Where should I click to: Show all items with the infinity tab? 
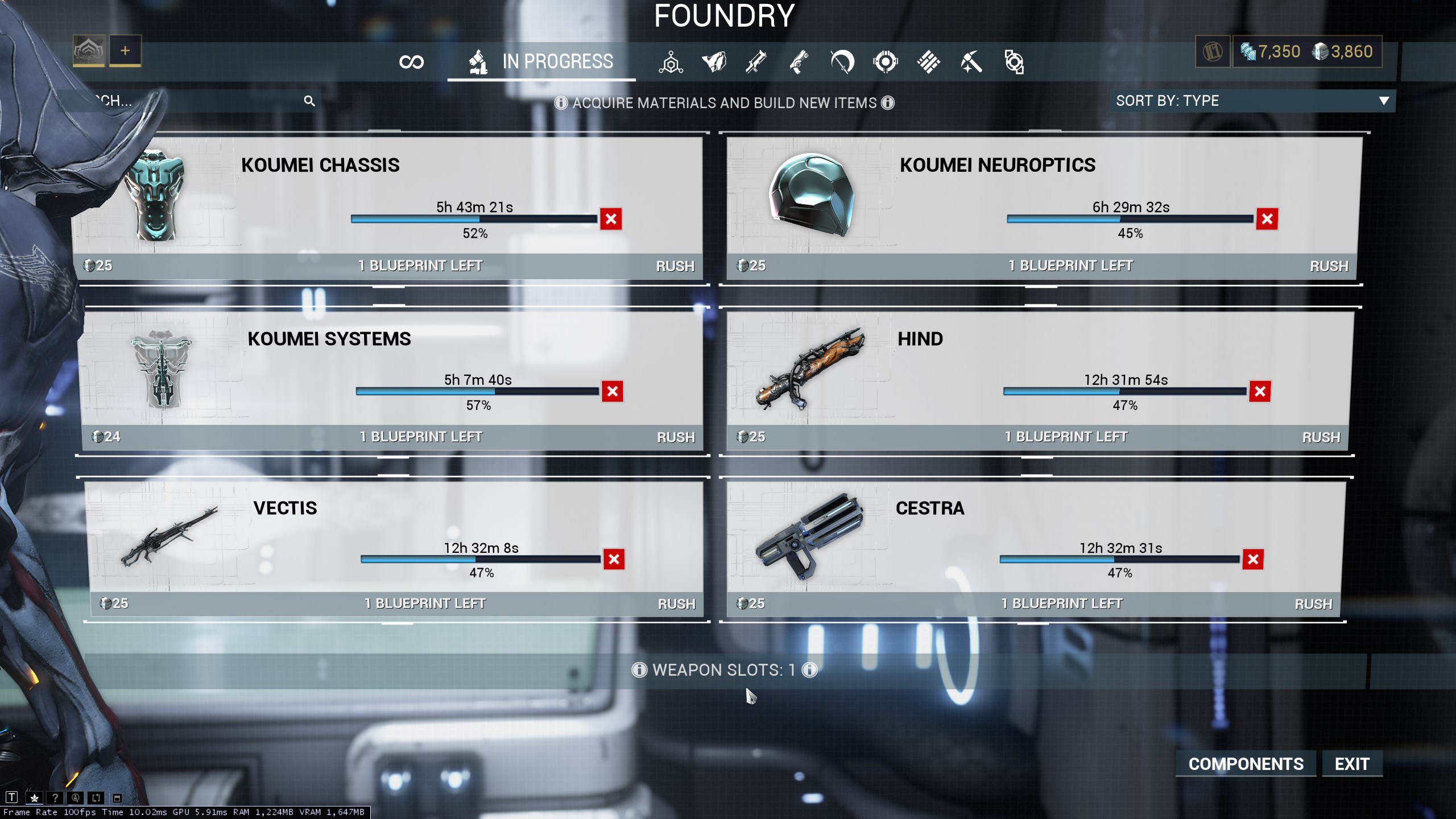point(411,61)
